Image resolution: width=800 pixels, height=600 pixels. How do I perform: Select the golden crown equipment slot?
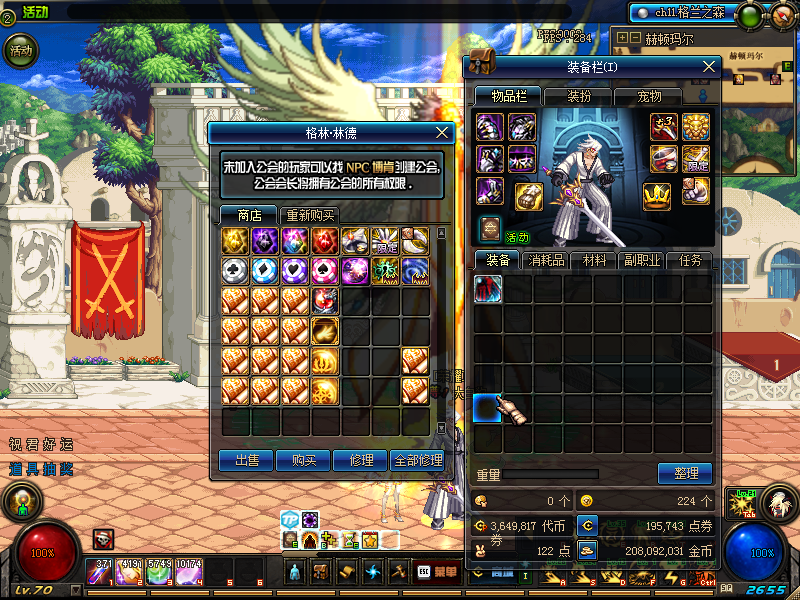click(x=656, y=195)
